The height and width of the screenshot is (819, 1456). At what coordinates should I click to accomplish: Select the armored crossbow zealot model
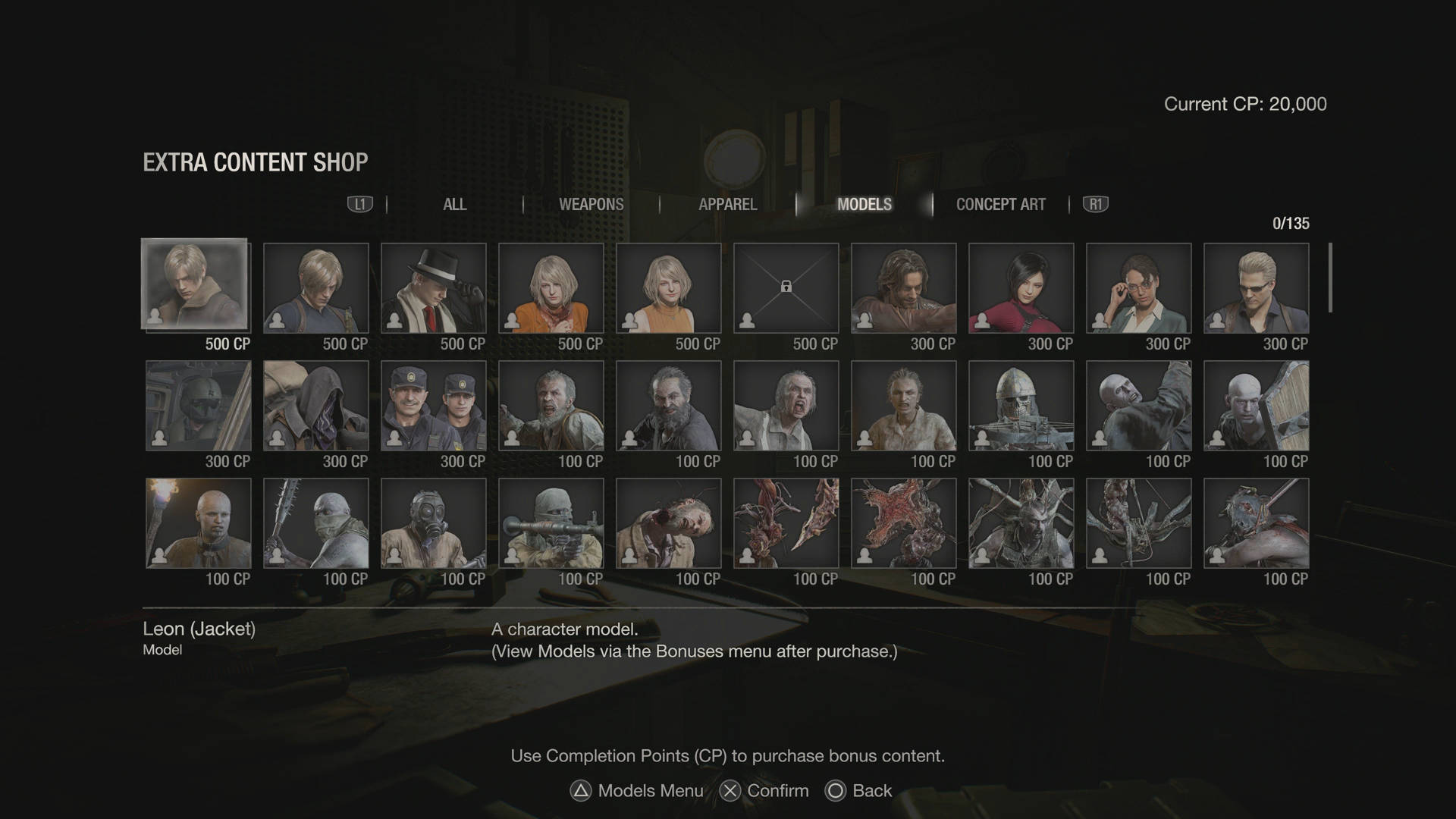(x=1021, y=406)
